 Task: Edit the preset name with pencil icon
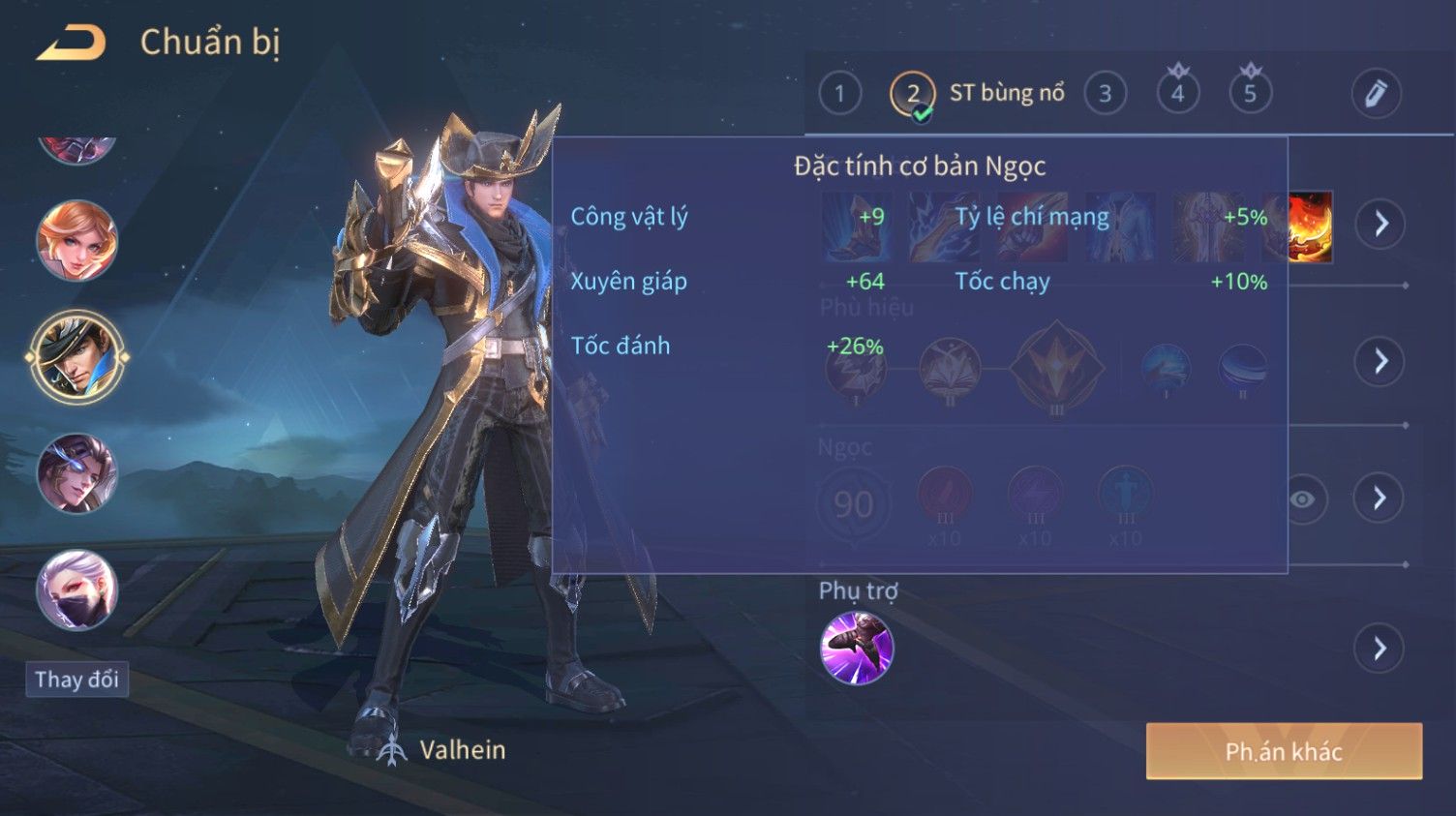pyautogui.click(x=1376, y=94)
